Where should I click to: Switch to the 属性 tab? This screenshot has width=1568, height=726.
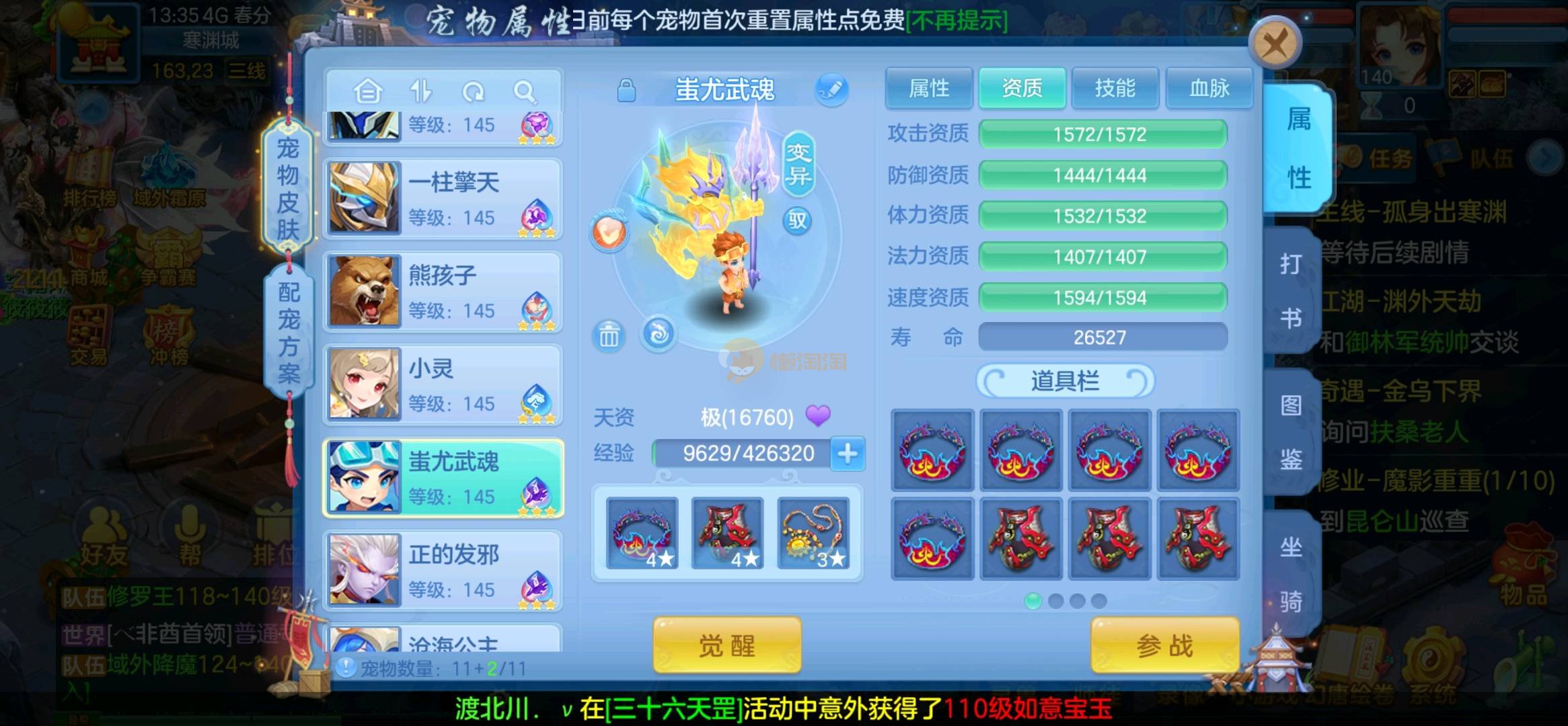[928, 88]
